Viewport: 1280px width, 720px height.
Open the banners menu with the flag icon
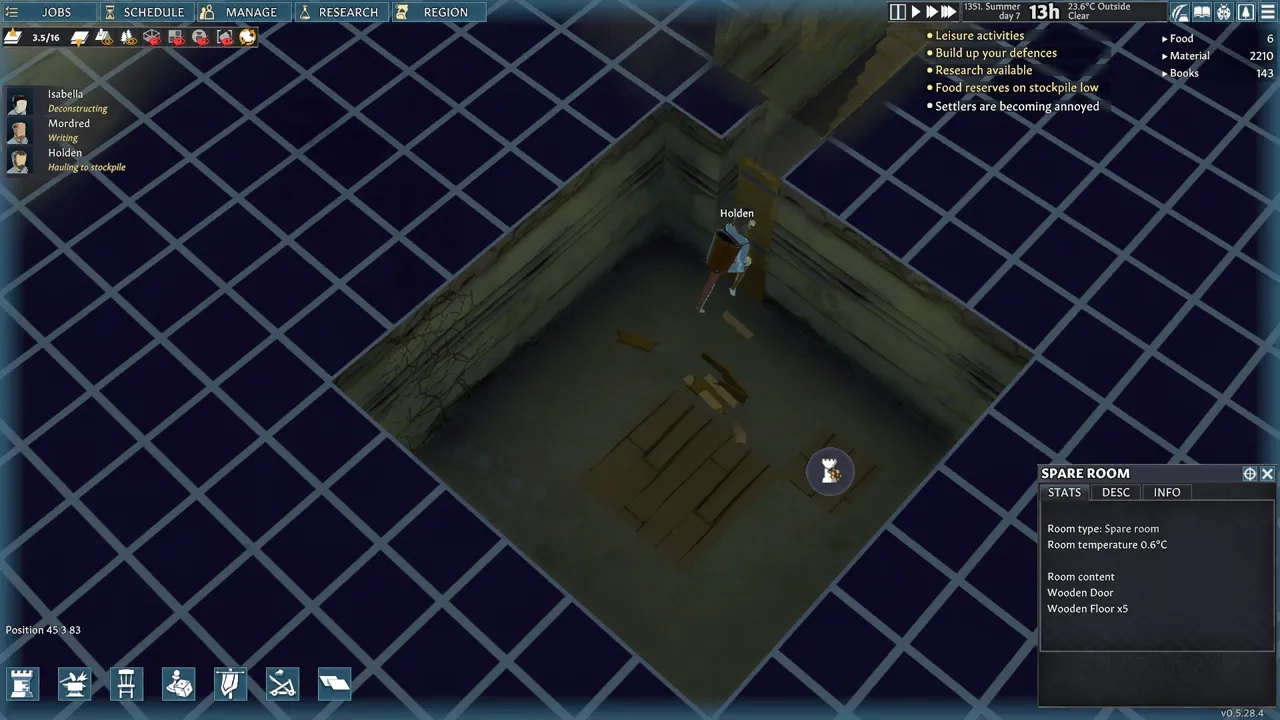230,684
